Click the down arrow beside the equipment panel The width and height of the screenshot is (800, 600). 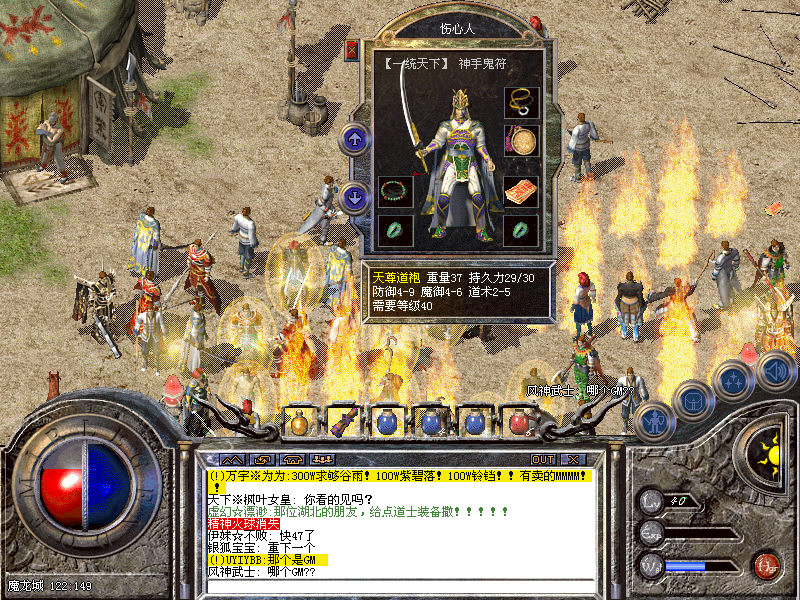click(355, 197)
